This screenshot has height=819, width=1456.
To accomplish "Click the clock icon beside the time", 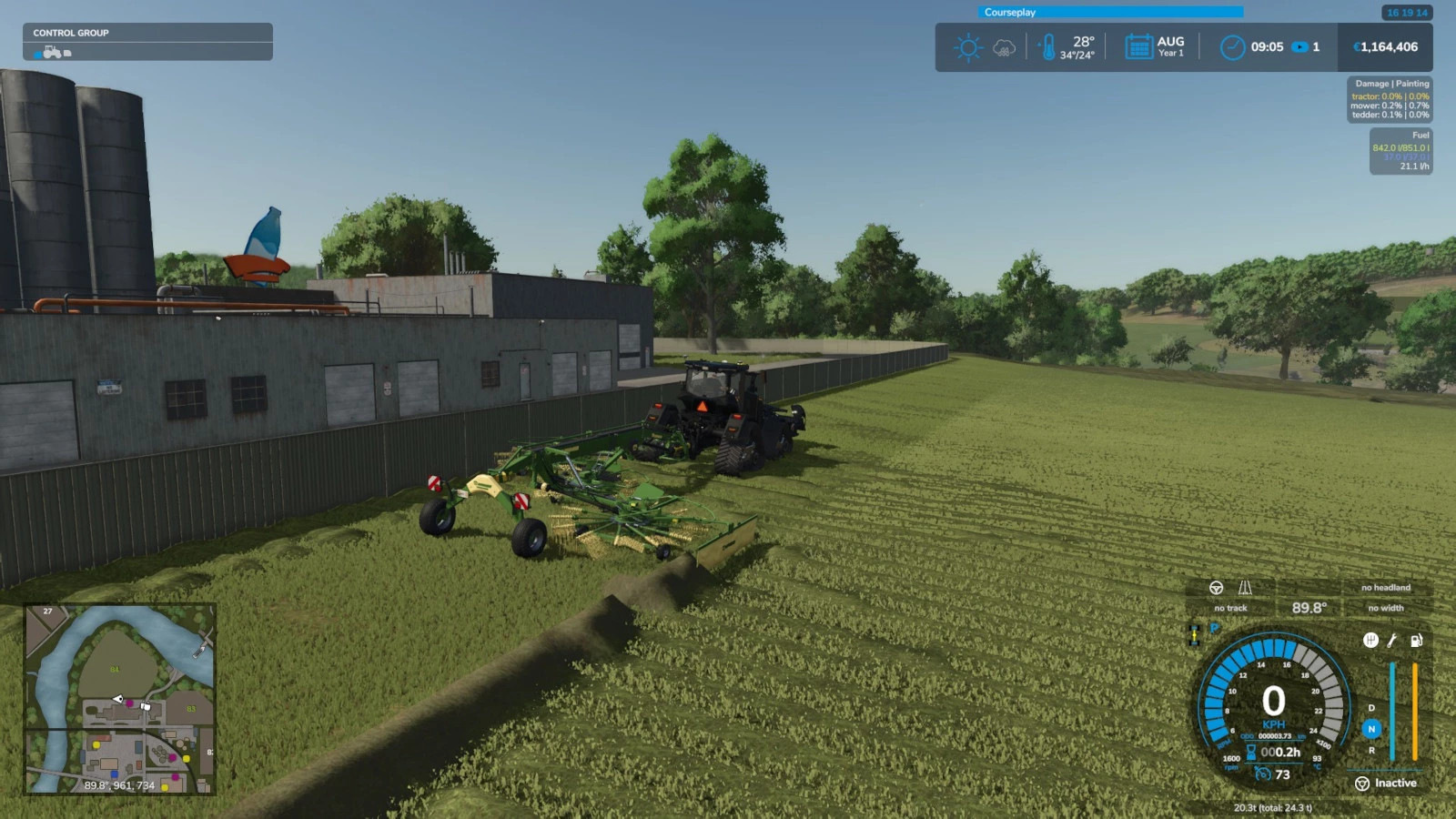I will (1232, 47).
